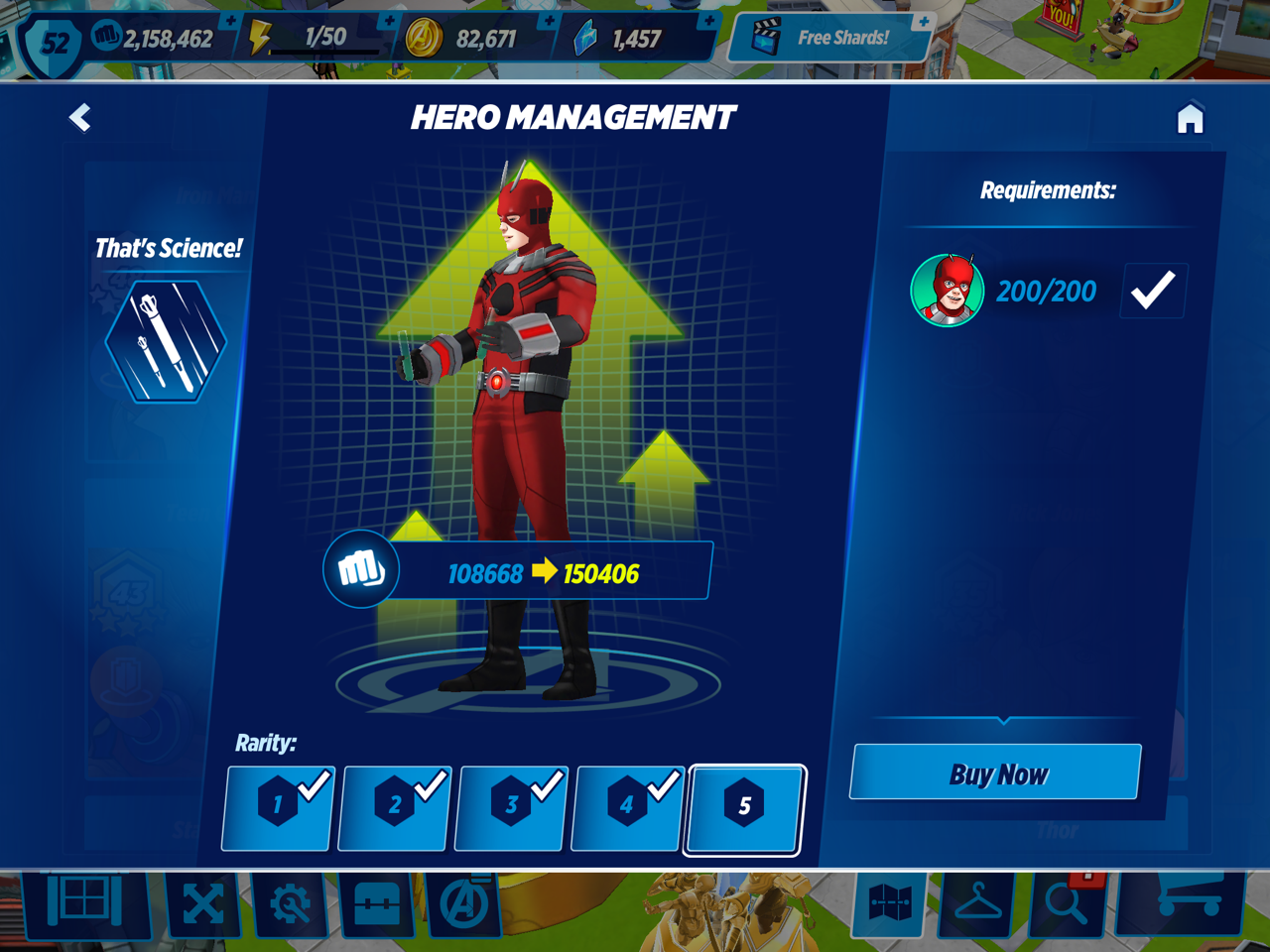Return home via the house icon
Image resolution: width=1270 pixels, height=952 pixels.
point(1190,119)
